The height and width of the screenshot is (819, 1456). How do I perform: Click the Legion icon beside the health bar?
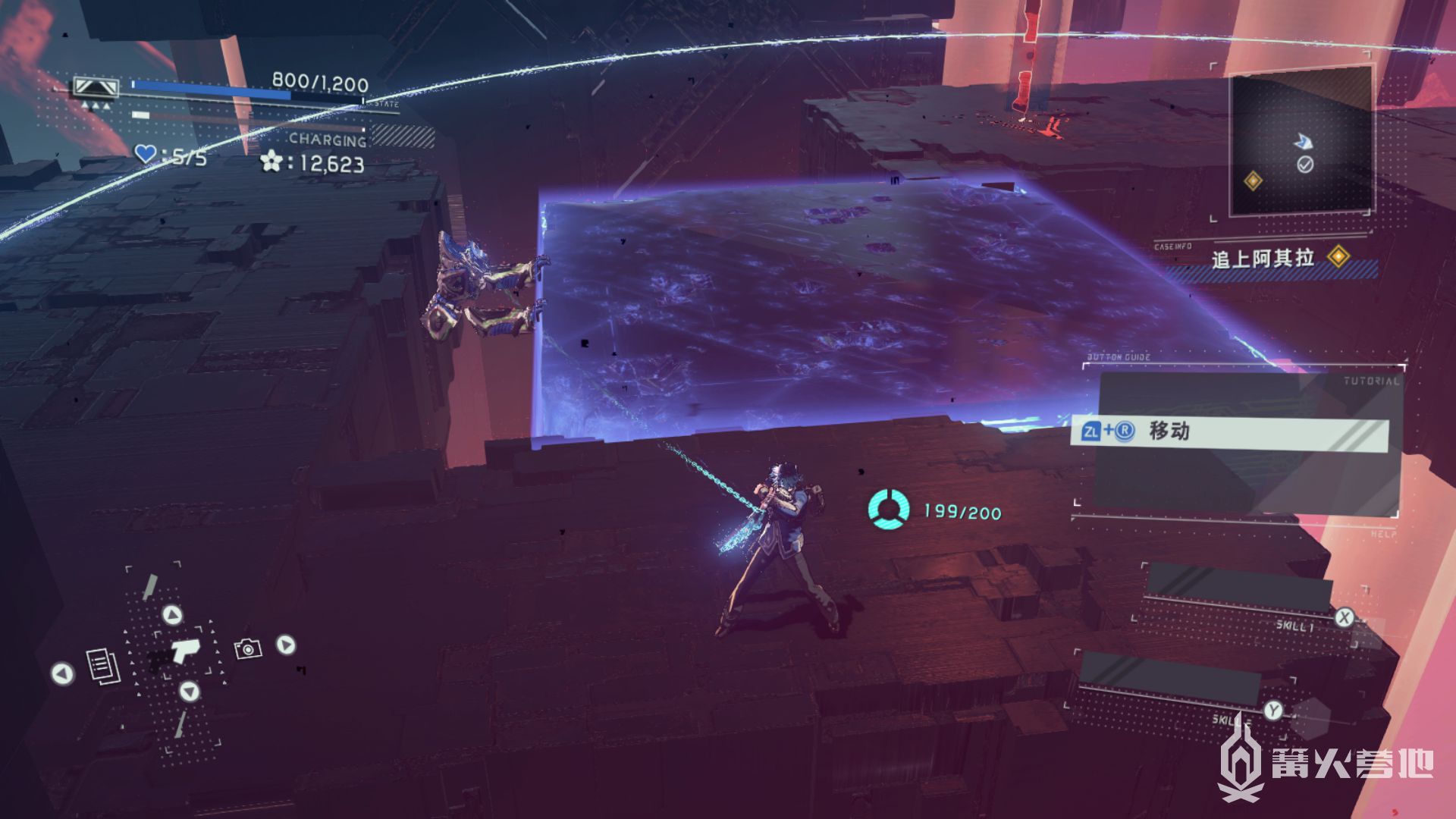96,88
